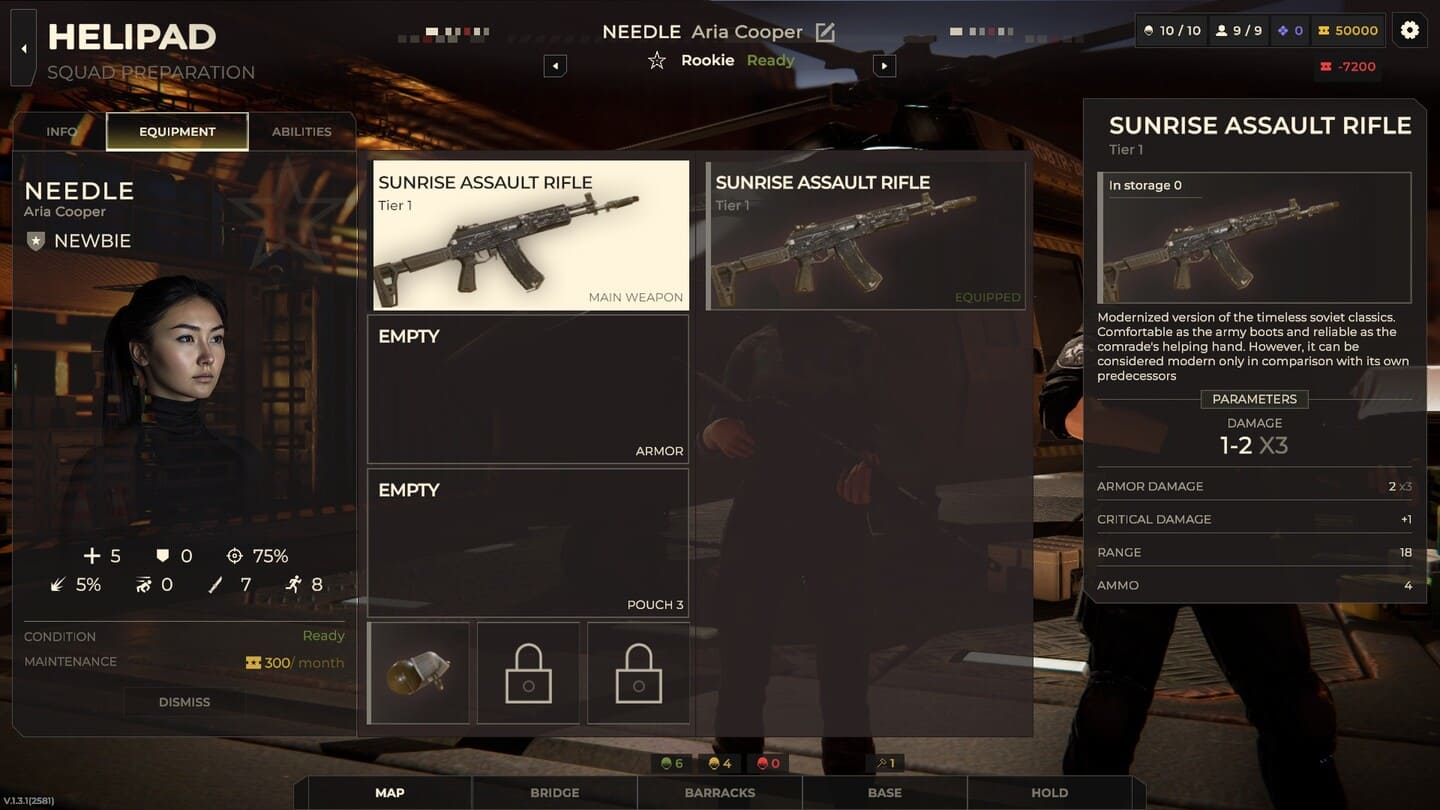Open the Abilities tab
1440x810 pixels.
(301, 131)
